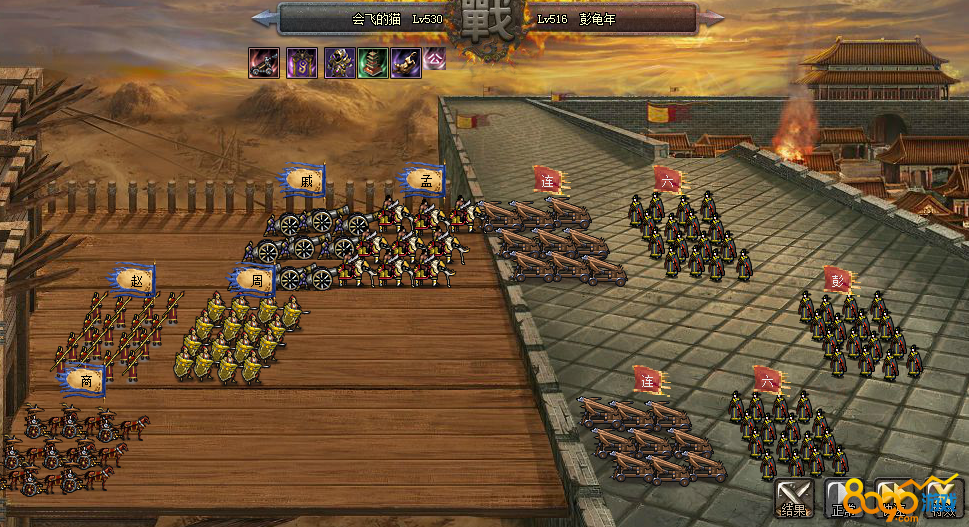The image size is (969, 527).
Task: Check the green pagoda buff icon
Action: (372, 62)
